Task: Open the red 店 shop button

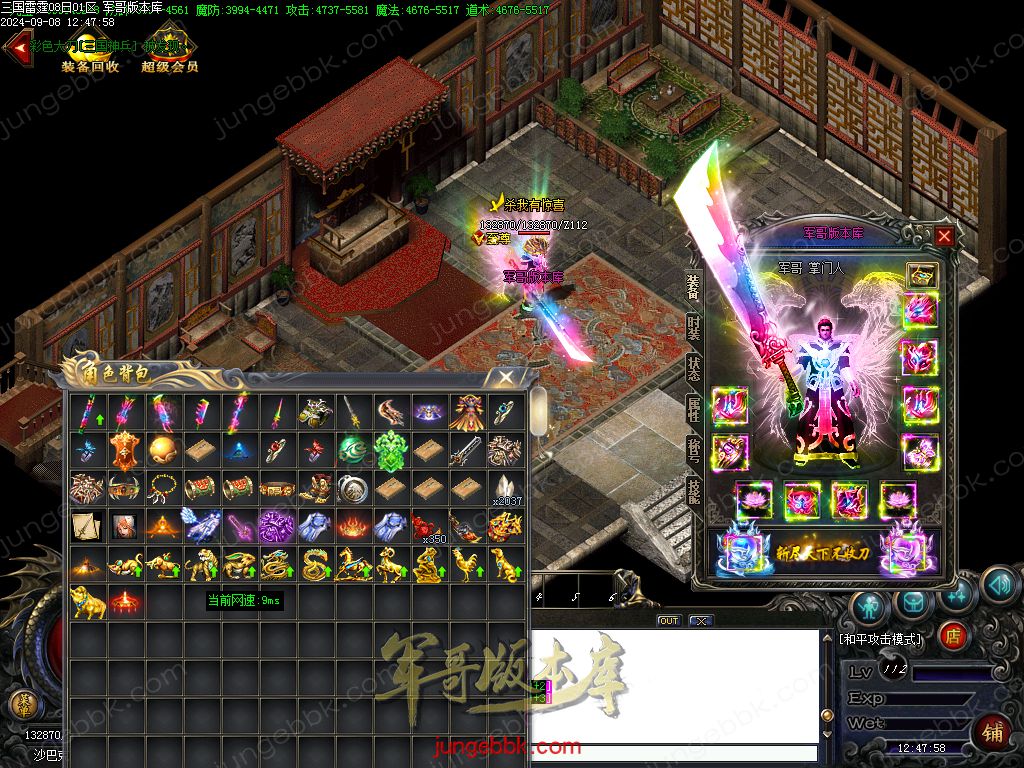Action: click(x=955, y=633)
